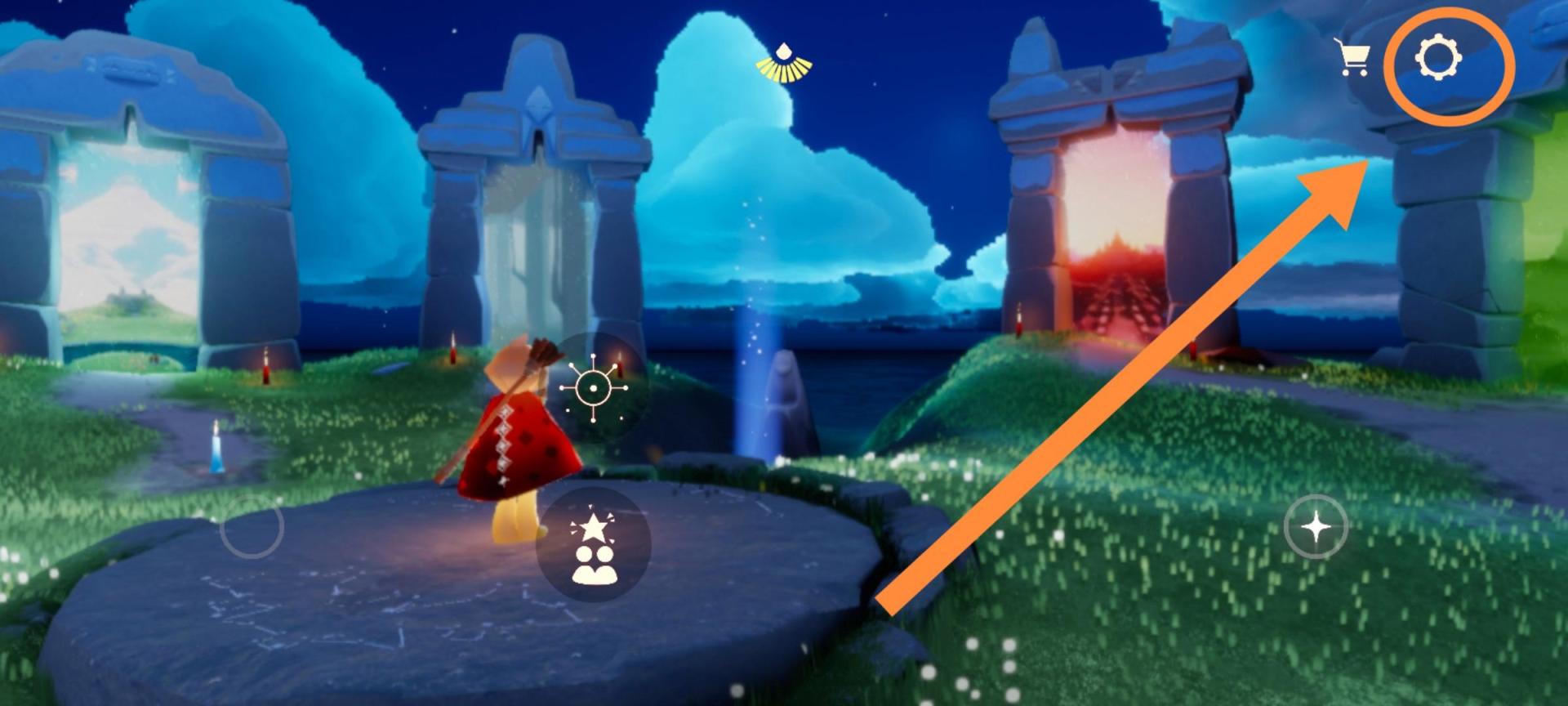Viewport: 1568px width, 706px height.
Task: Touch the empty circle movement joystick
Action: tap(252, 527)
